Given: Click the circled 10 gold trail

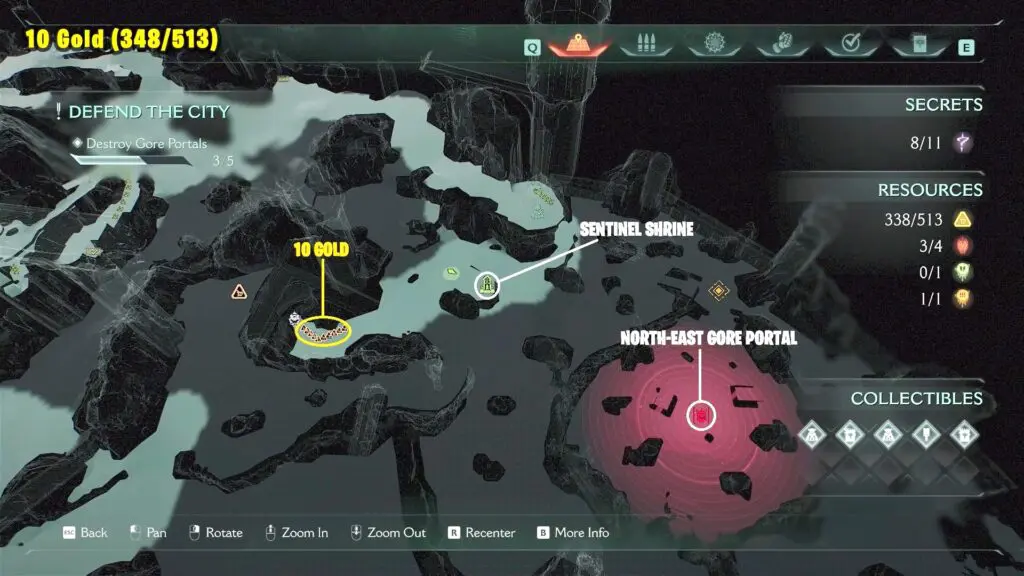Looking at the screenshot, I should pos(324,333).
